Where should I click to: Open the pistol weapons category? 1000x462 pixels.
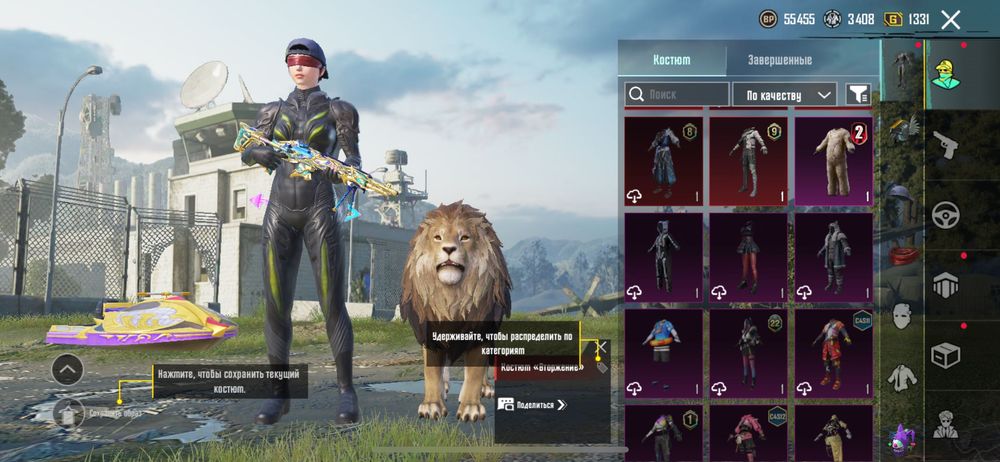coord(945,145)
